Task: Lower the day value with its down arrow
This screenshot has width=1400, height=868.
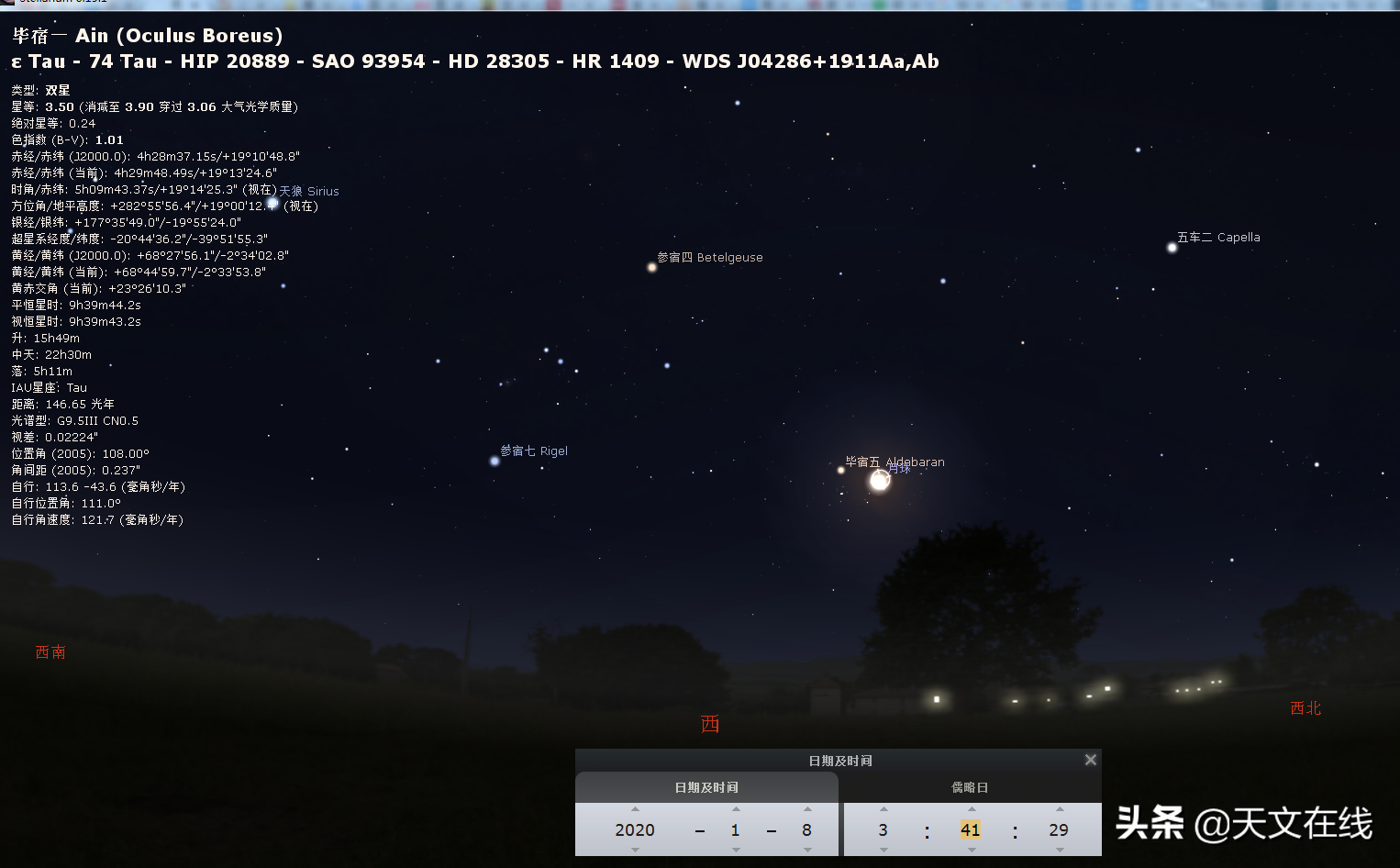Action: [x=807, y=850]
